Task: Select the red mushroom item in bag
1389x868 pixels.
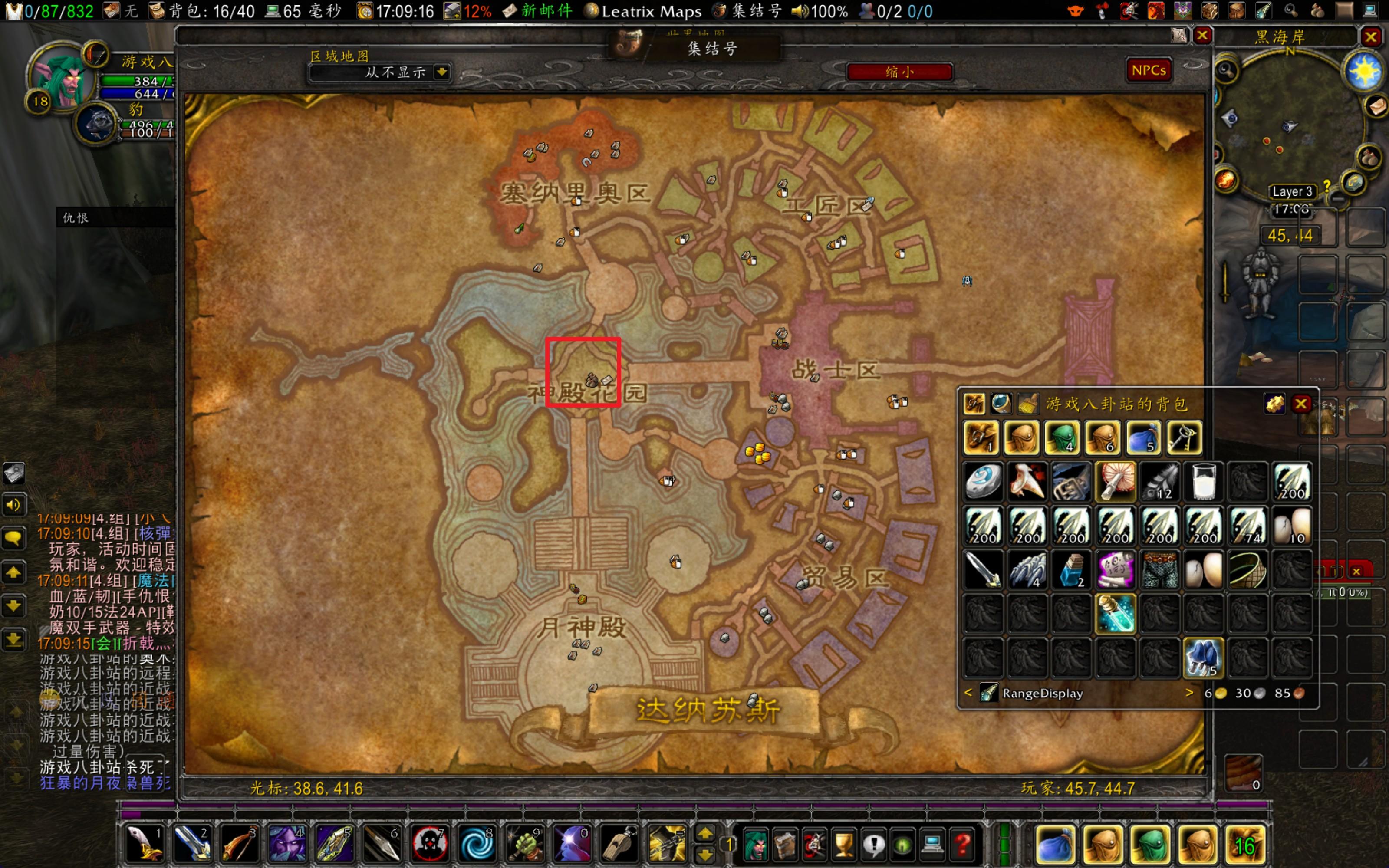Action: click(1115, 481)
